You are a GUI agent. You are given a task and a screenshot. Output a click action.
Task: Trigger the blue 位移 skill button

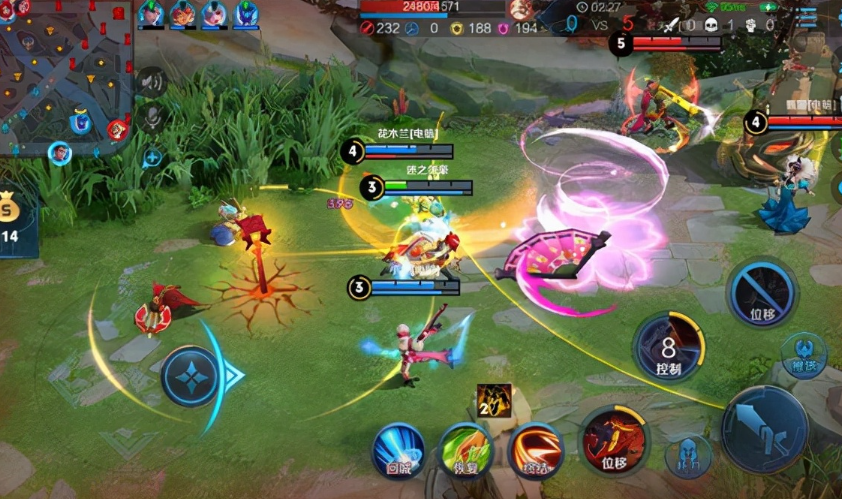point(762,294)
